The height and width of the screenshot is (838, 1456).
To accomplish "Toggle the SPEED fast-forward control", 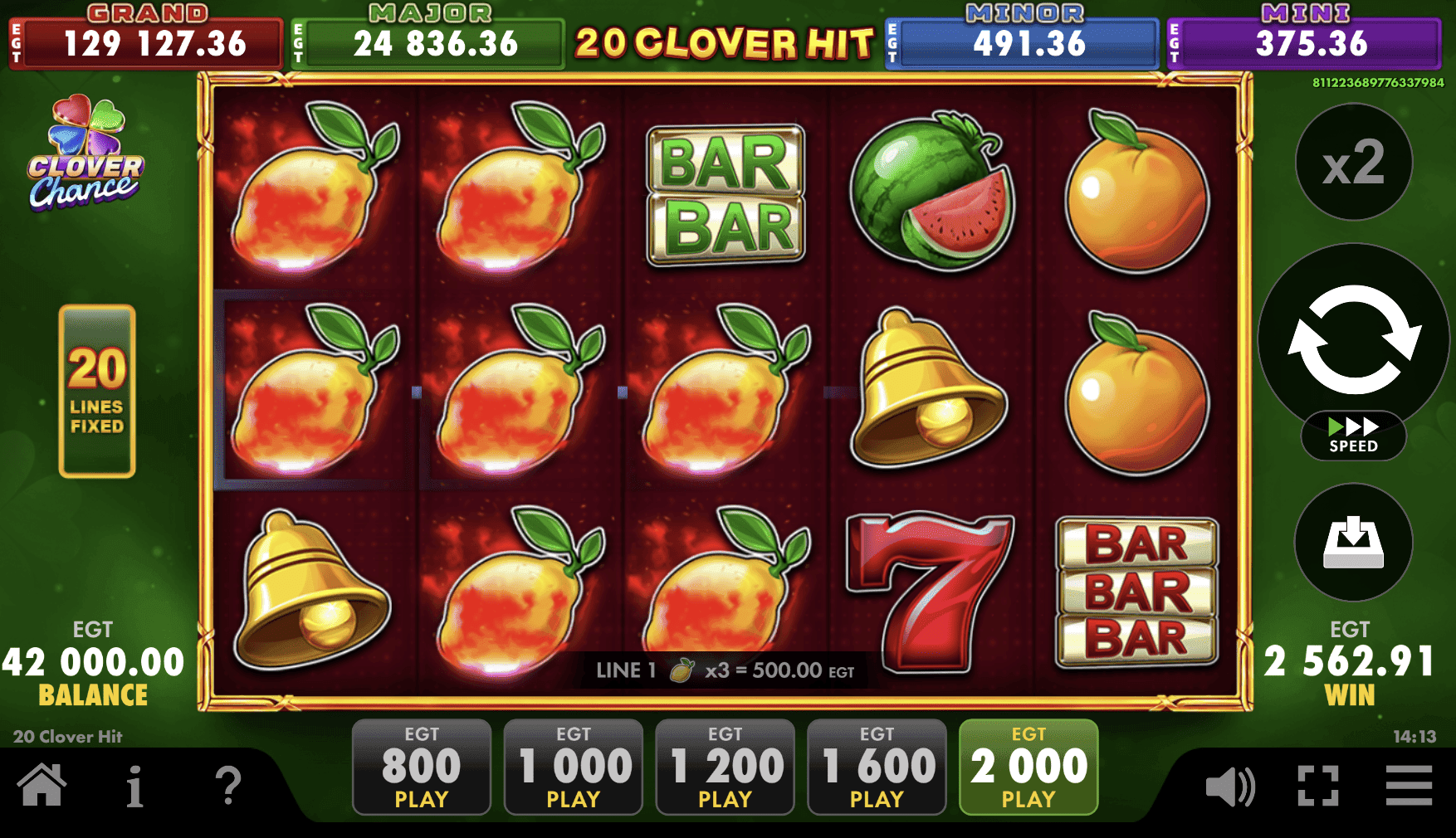I will click(x=1353, y=436).
